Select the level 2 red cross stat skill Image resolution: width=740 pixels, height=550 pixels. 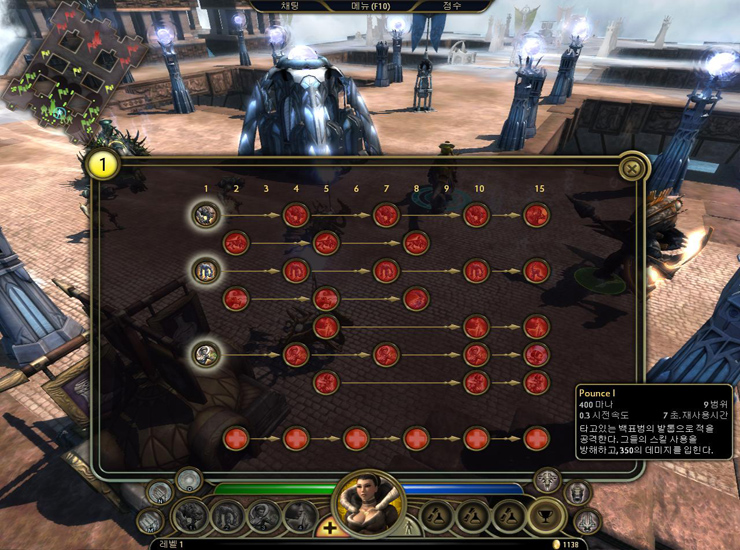point(236,438)
